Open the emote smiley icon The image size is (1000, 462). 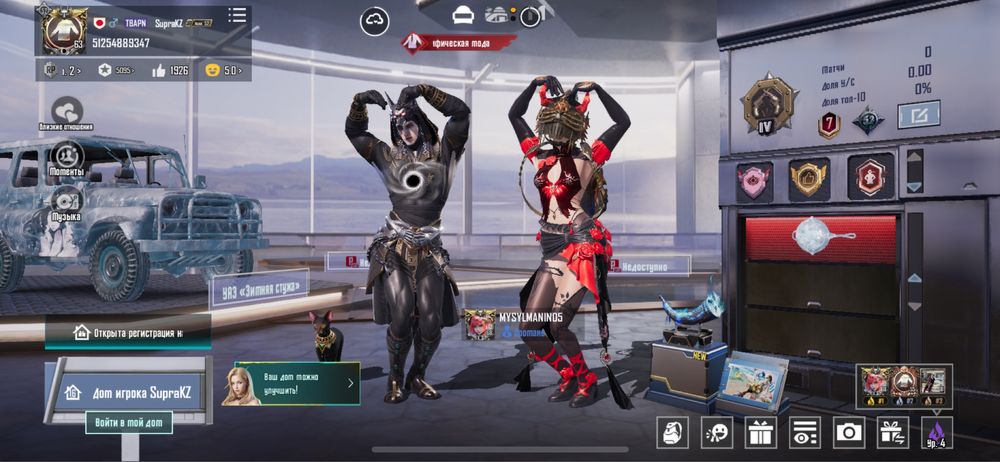click(x=716, y=432)
